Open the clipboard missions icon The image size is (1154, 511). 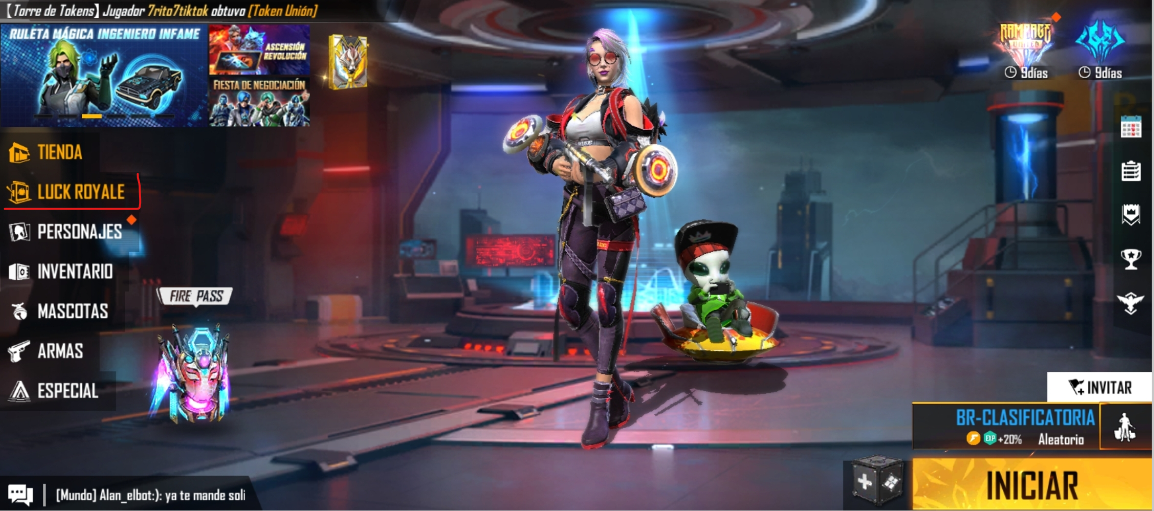1131,171
